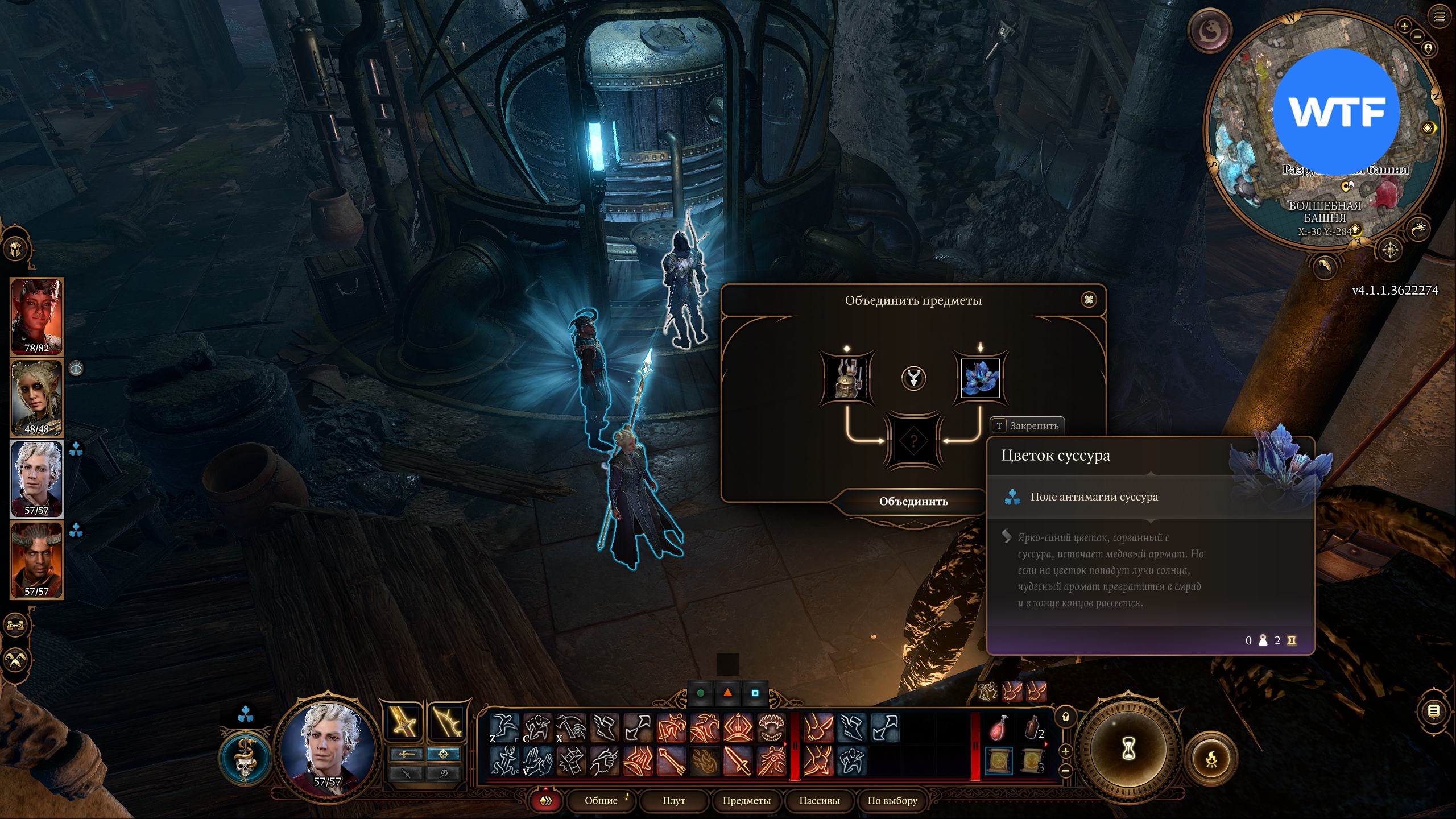The image size is (1456, 819).
Task: Select the Цветок суссура crafting slot
Action: click(980, 378)
